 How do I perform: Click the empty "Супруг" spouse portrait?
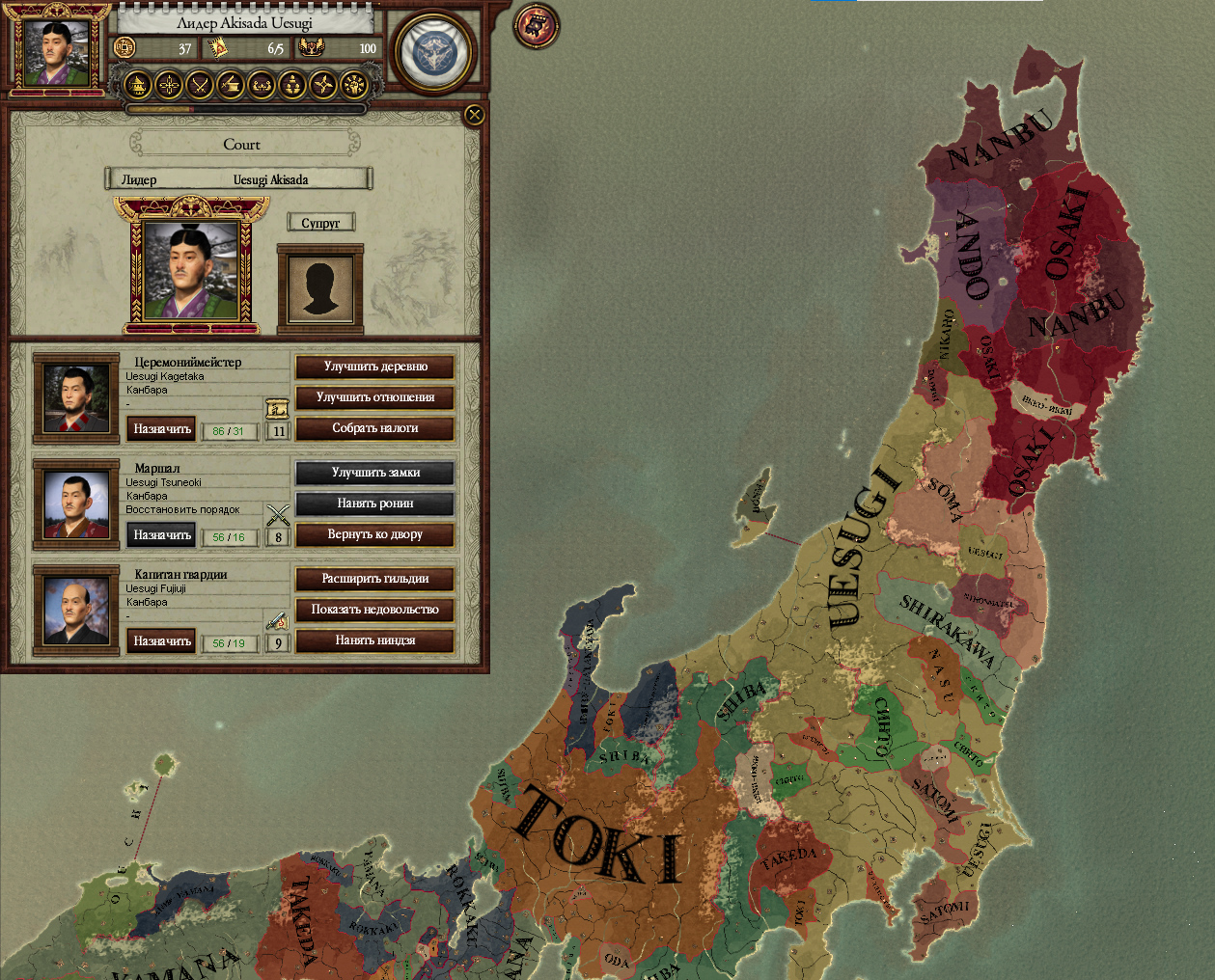click(320, 288)
